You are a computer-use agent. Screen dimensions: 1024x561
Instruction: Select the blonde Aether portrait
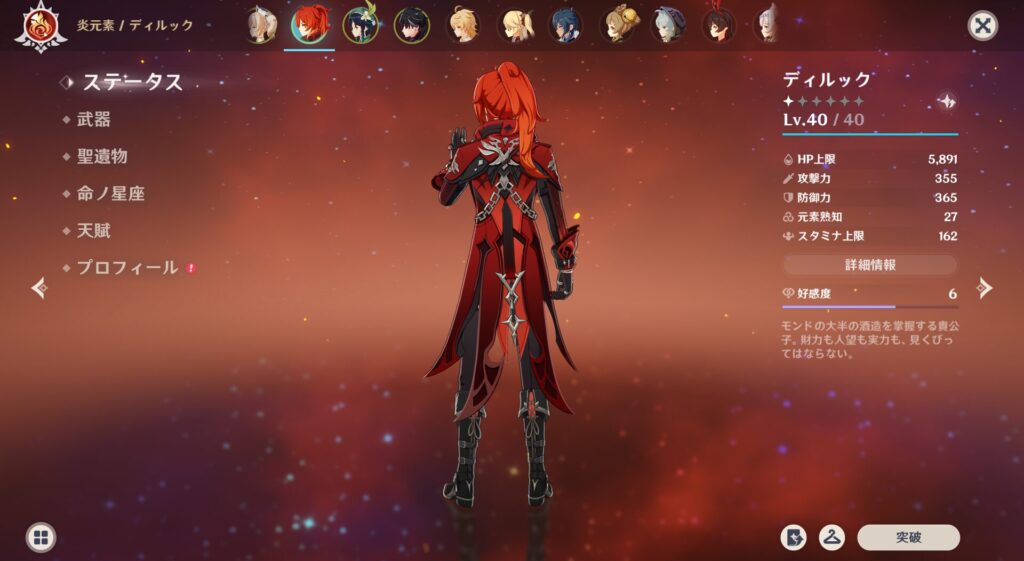463,25
